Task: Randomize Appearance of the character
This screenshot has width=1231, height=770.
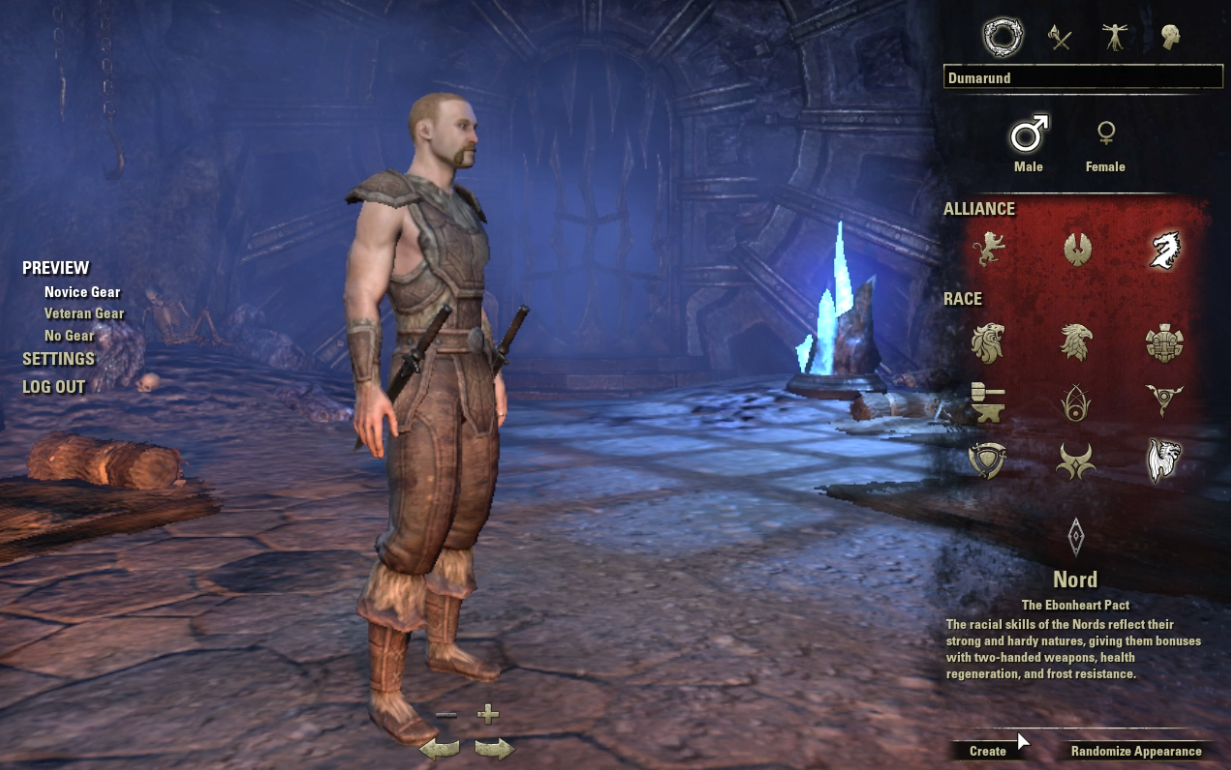Action: pyautogui.click(x=1136, y=751)
